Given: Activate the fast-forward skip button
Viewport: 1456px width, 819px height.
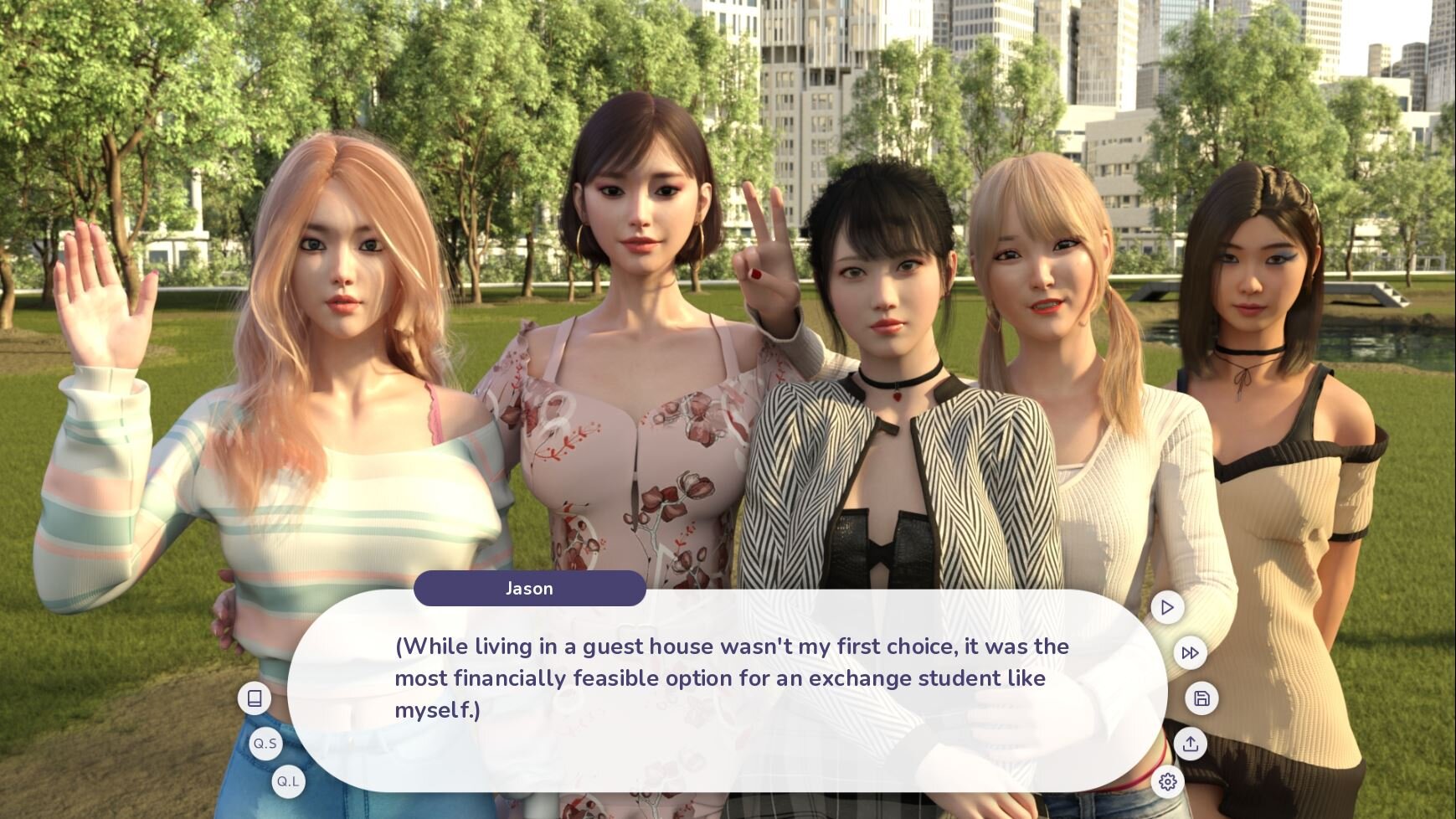Looking at the screenshot, I should pos(1190,653).
